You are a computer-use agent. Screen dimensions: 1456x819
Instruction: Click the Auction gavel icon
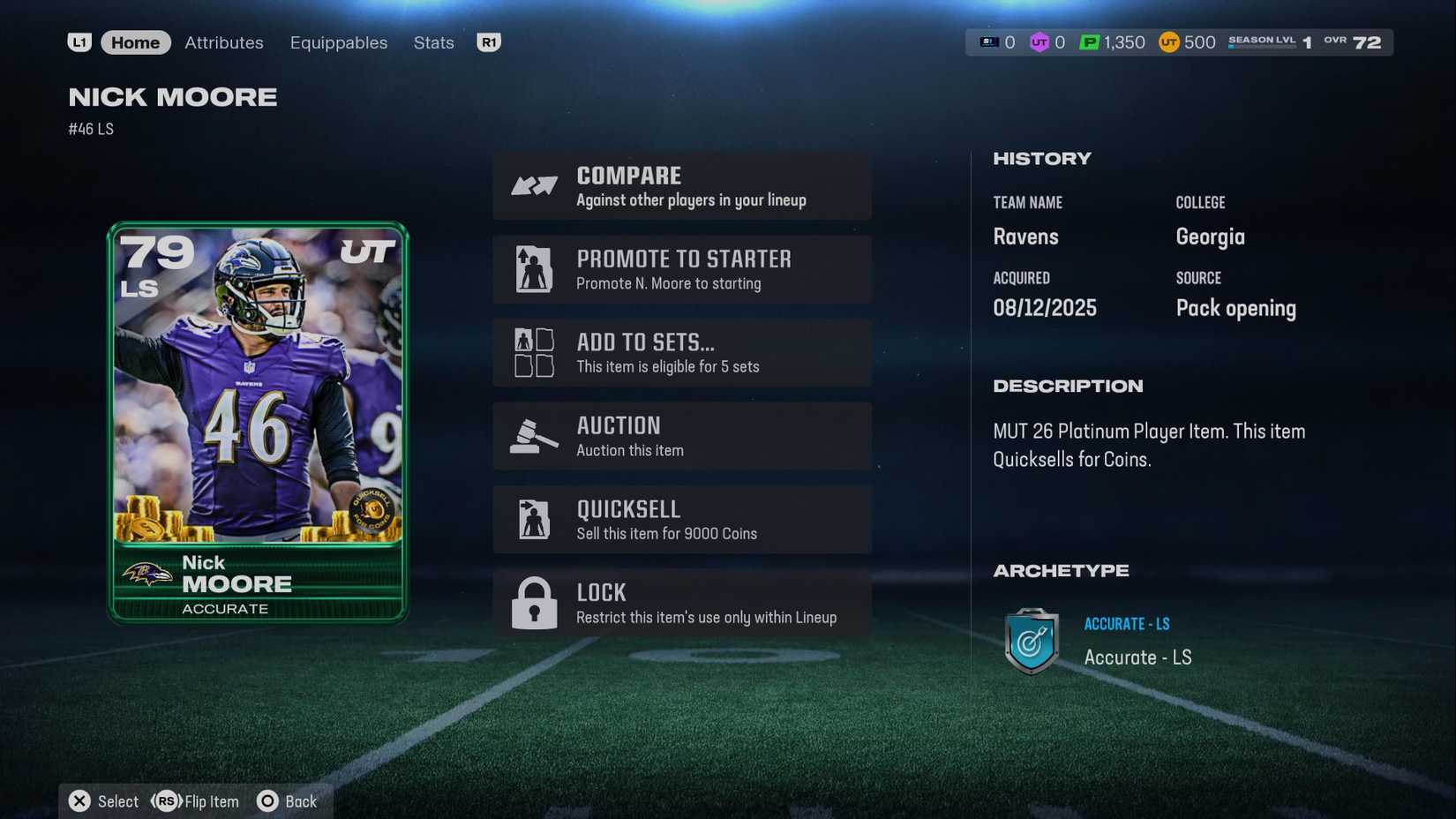(x=532, y=435)
